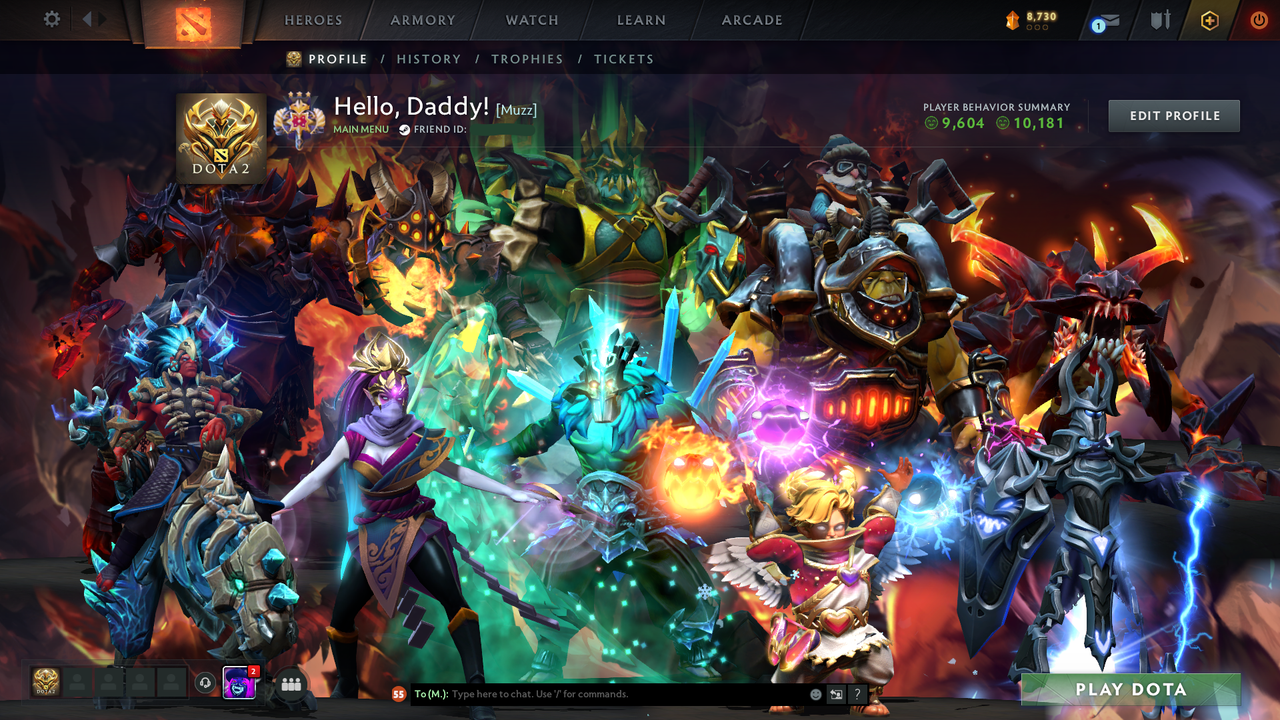Open the ARCADE menu item
Viewport: 1280px width, 720px height.
tap(751, 19)
